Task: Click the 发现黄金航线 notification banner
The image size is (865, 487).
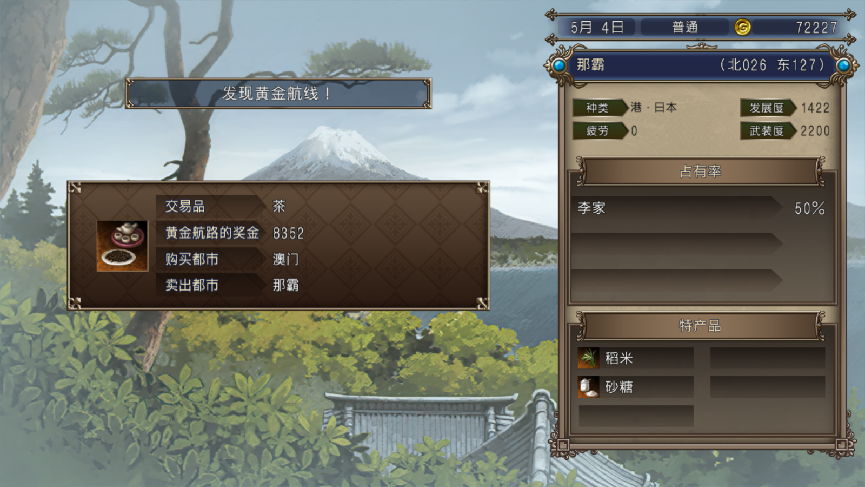Action: coord(278,94)
